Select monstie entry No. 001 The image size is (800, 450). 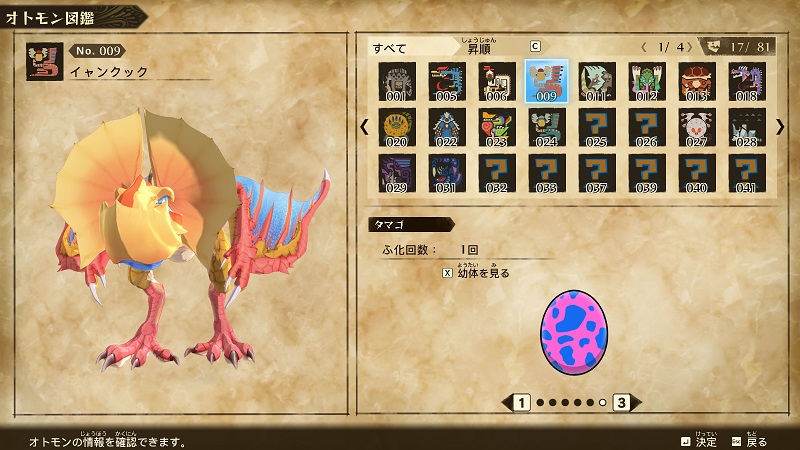click(x=397, y=81)
